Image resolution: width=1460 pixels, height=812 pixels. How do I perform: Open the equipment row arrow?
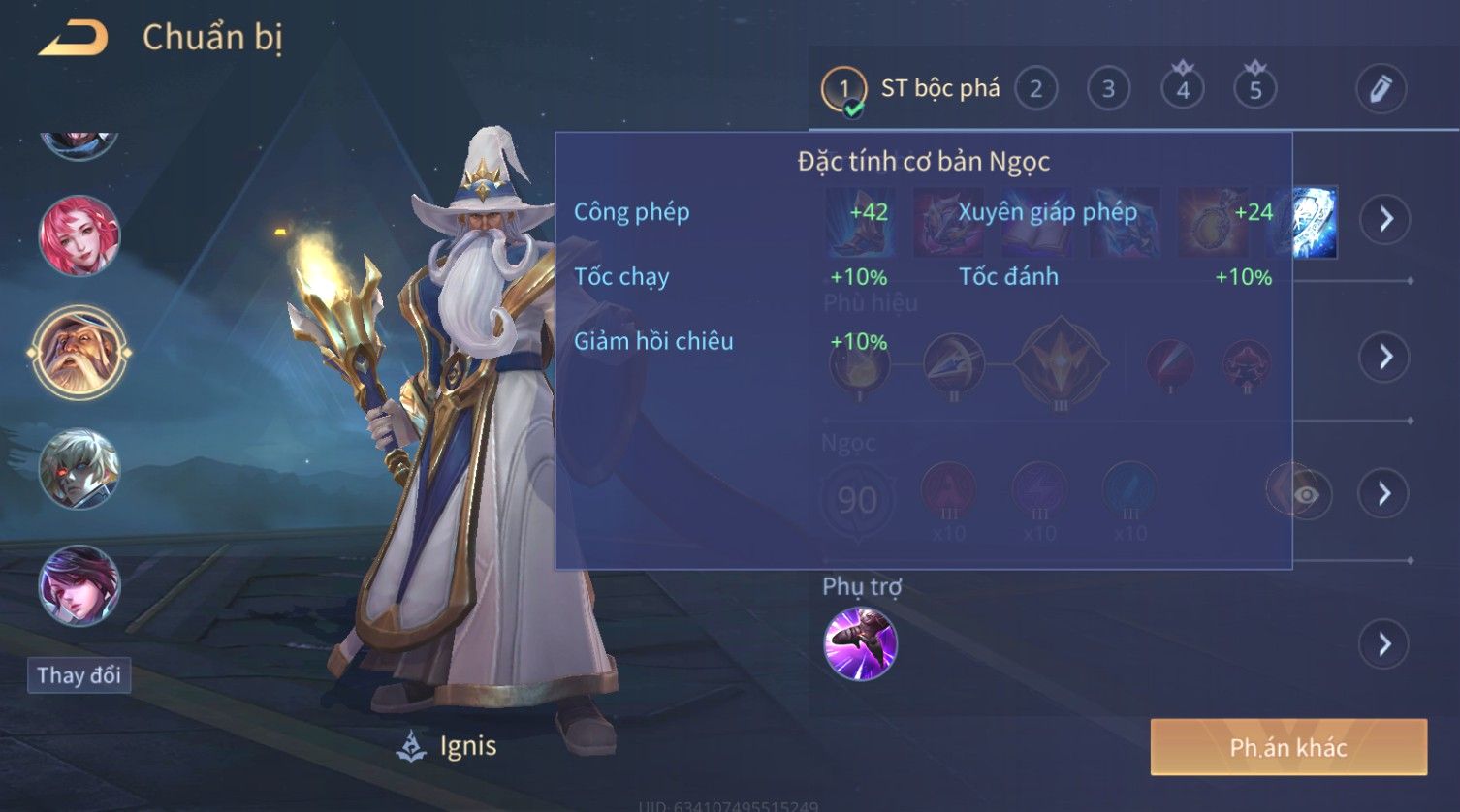click(1384, 219)
